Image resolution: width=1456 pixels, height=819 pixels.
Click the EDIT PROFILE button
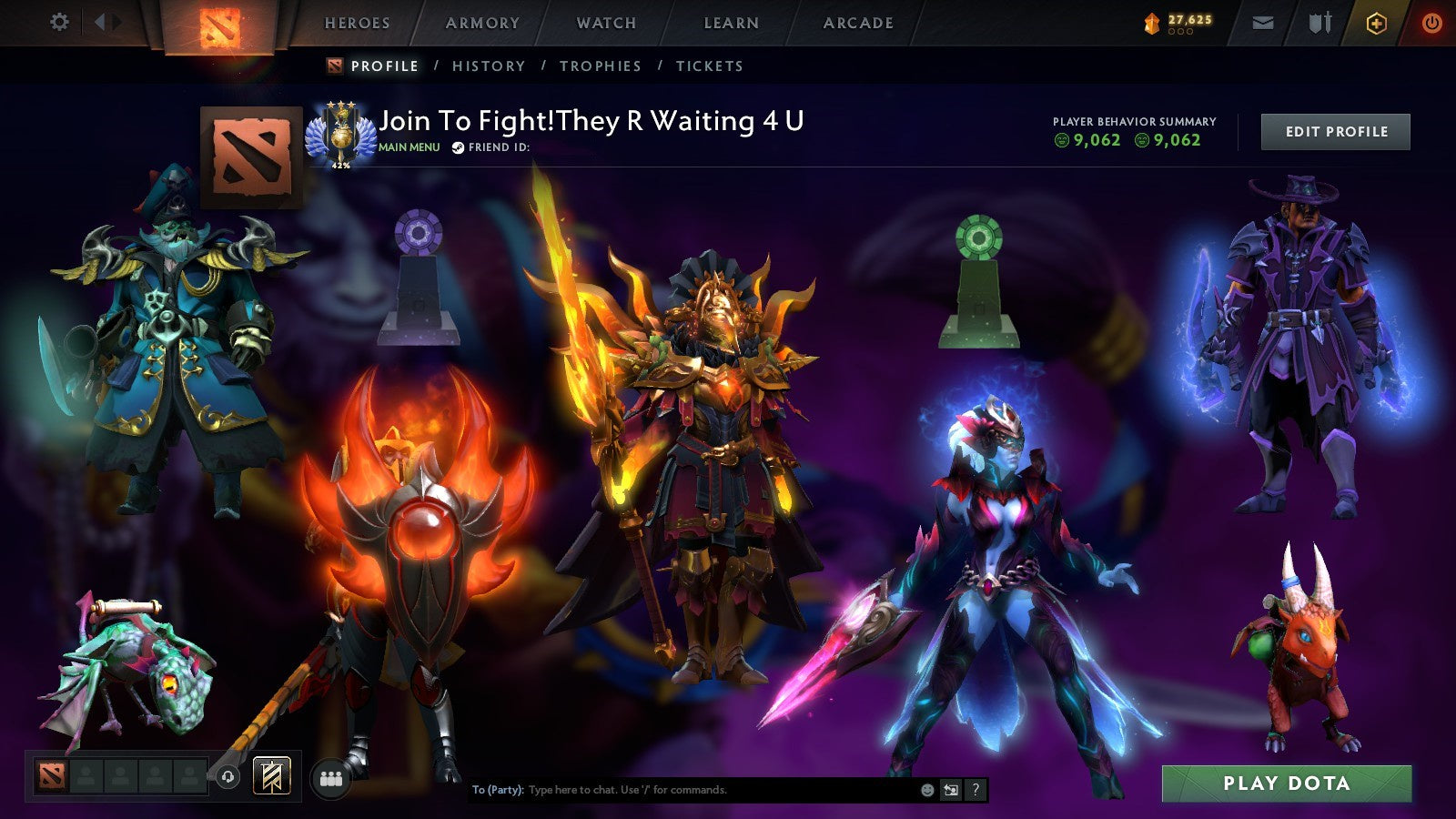(x=1334, y=131)
